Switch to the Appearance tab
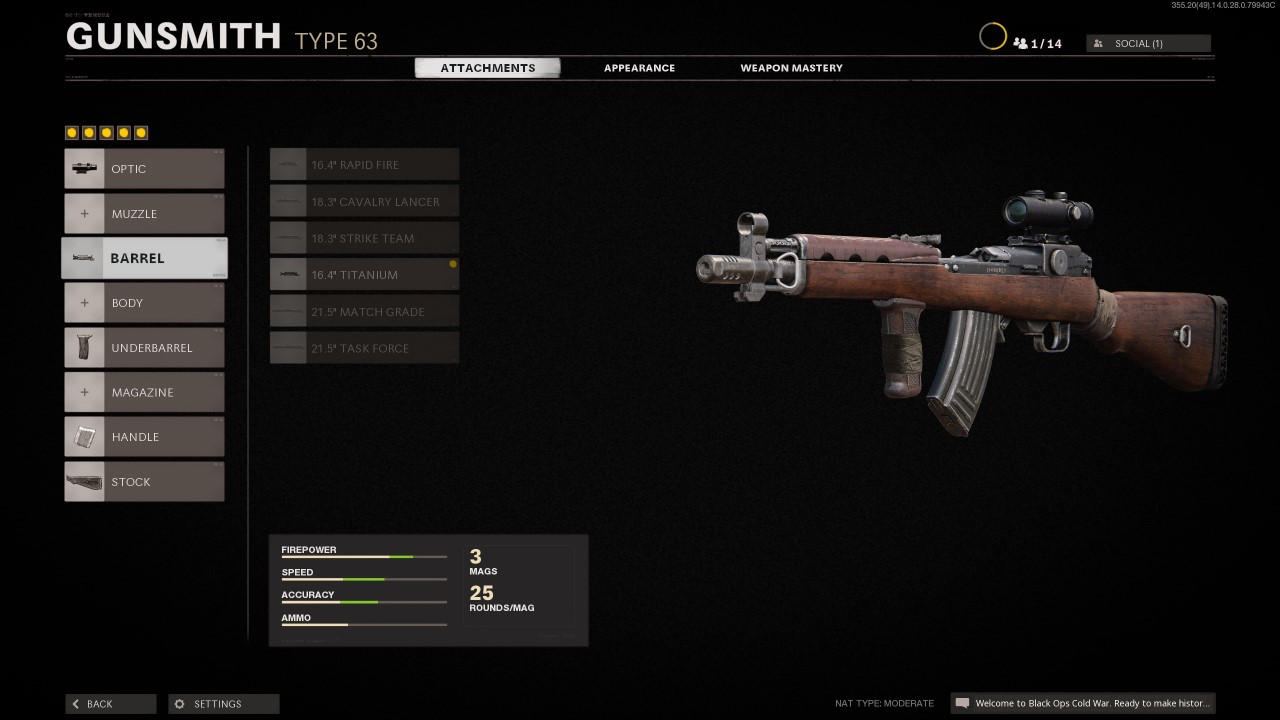Viewport: 1280px width, 720px height. point(639,67)
